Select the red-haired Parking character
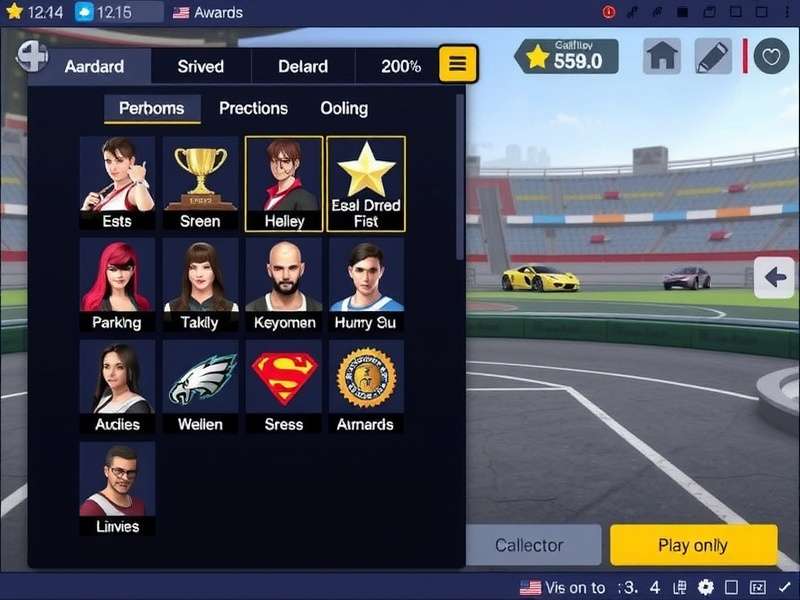 pyautogui.click(x=117, y=285)
